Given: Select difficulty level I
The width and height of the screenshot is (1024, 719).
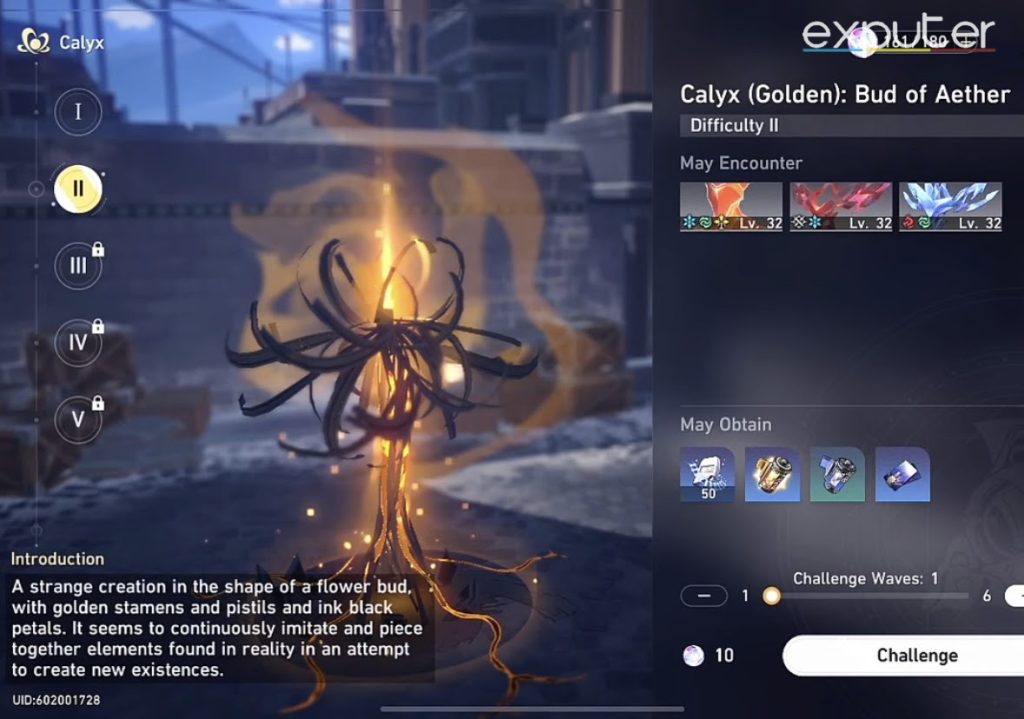Looking at the screenshot, I should tap(78, 112).
